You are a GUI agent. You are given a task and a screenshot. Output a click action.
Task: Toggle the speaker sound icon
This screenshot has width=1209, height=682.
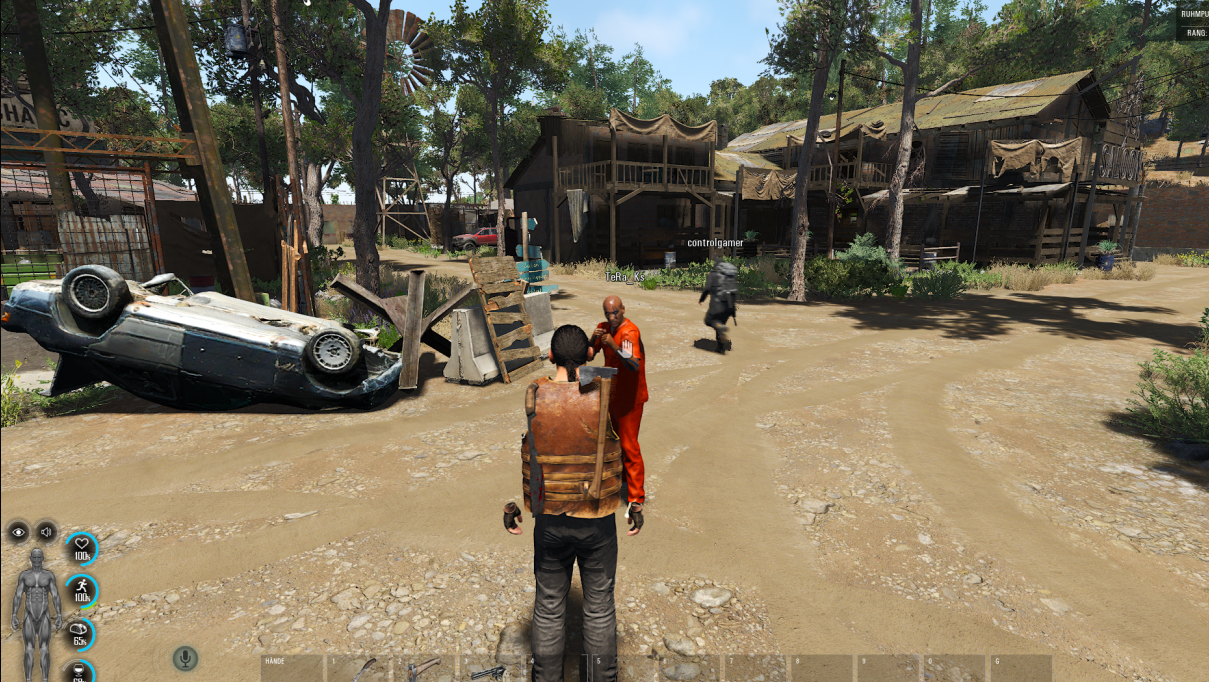pos(46,532)
